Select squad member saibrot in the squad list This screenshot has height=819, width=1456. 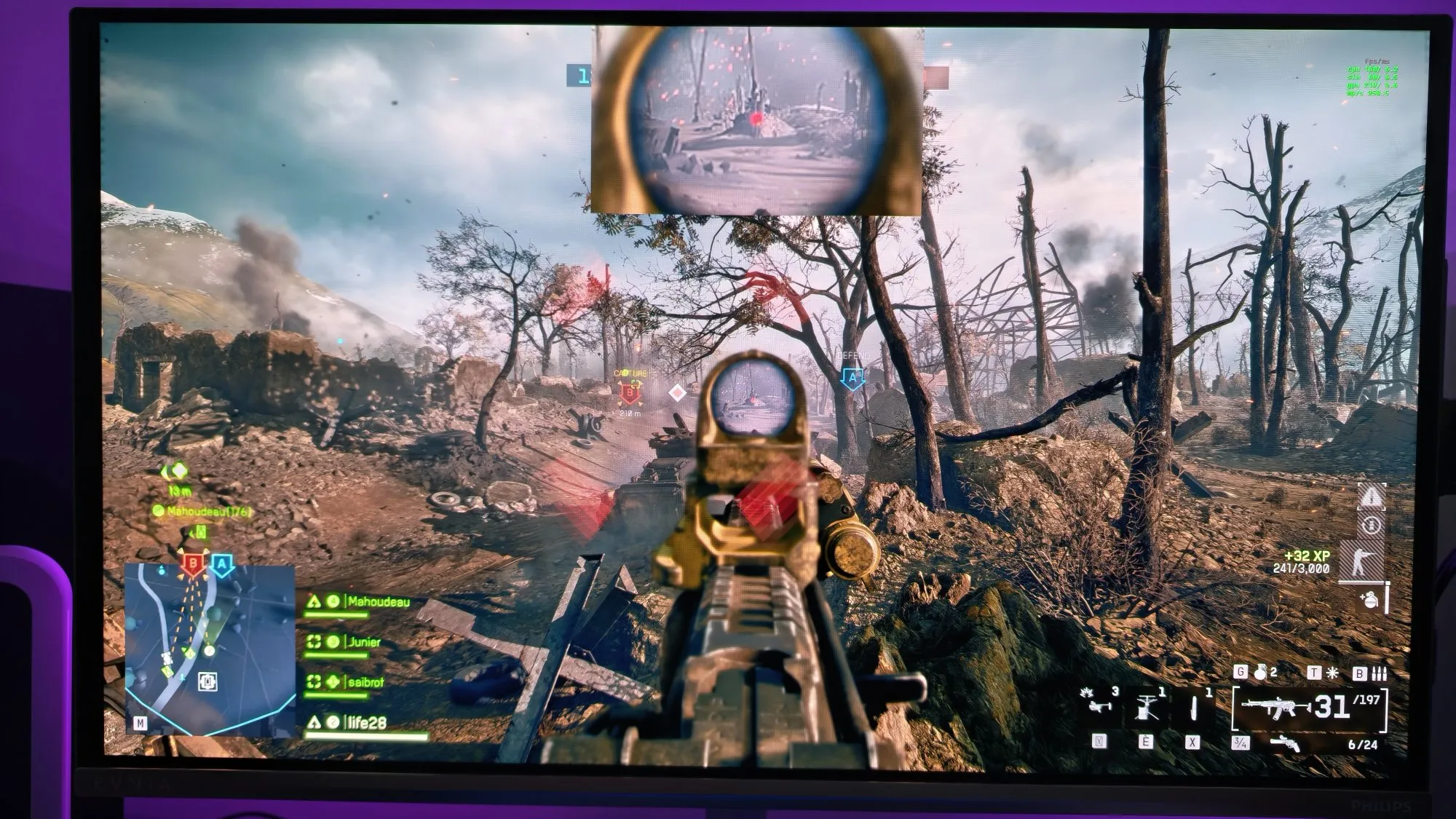[365, 682]
